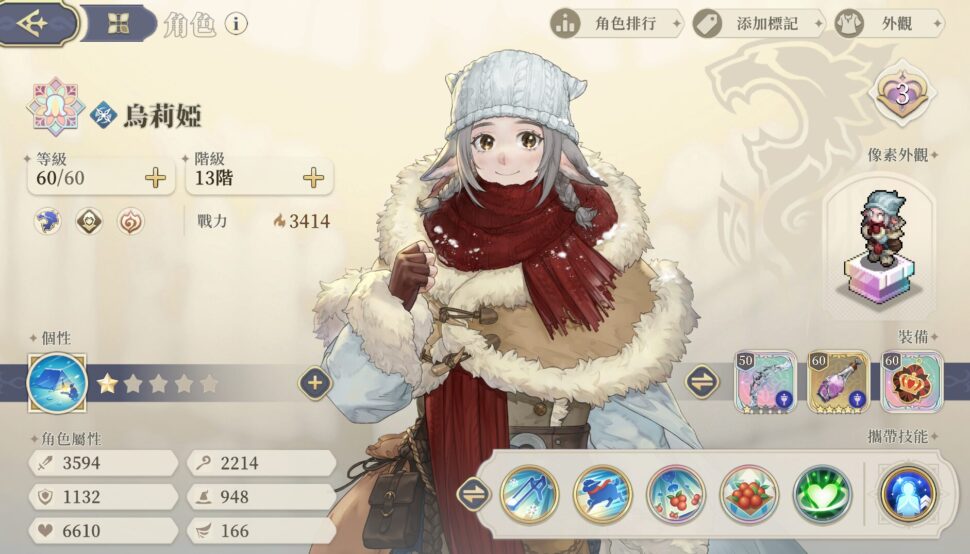Open the heart affinity level 3 badge
The image size is (970, 554).
coord(900,96)
